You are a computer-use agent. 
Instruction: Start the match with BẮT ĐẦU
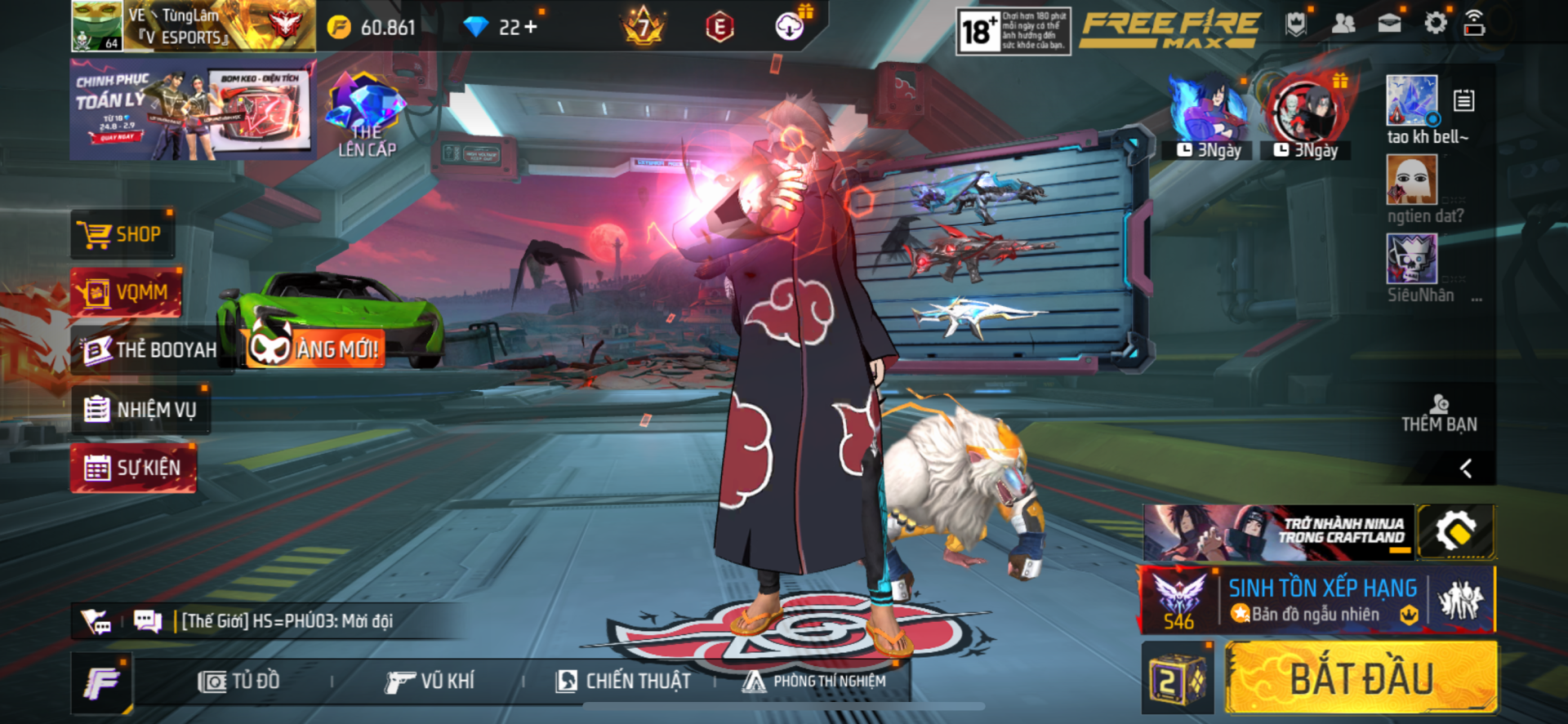[x=1361, y=678]
